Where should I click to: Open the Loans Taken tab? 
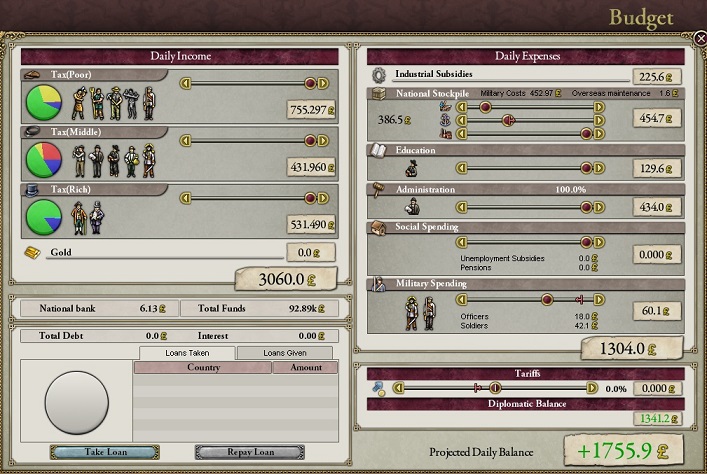(x=186, y=353)
